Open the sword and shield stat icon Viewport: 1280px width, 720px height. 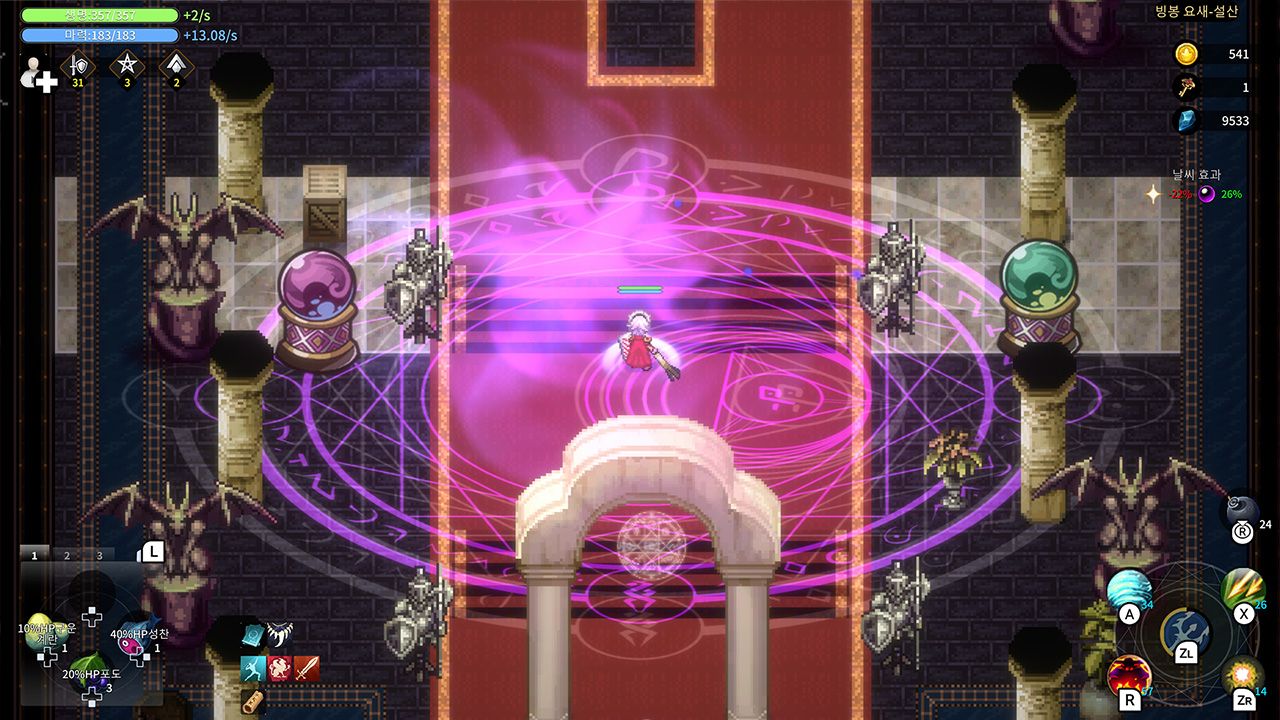click(77, 66)
